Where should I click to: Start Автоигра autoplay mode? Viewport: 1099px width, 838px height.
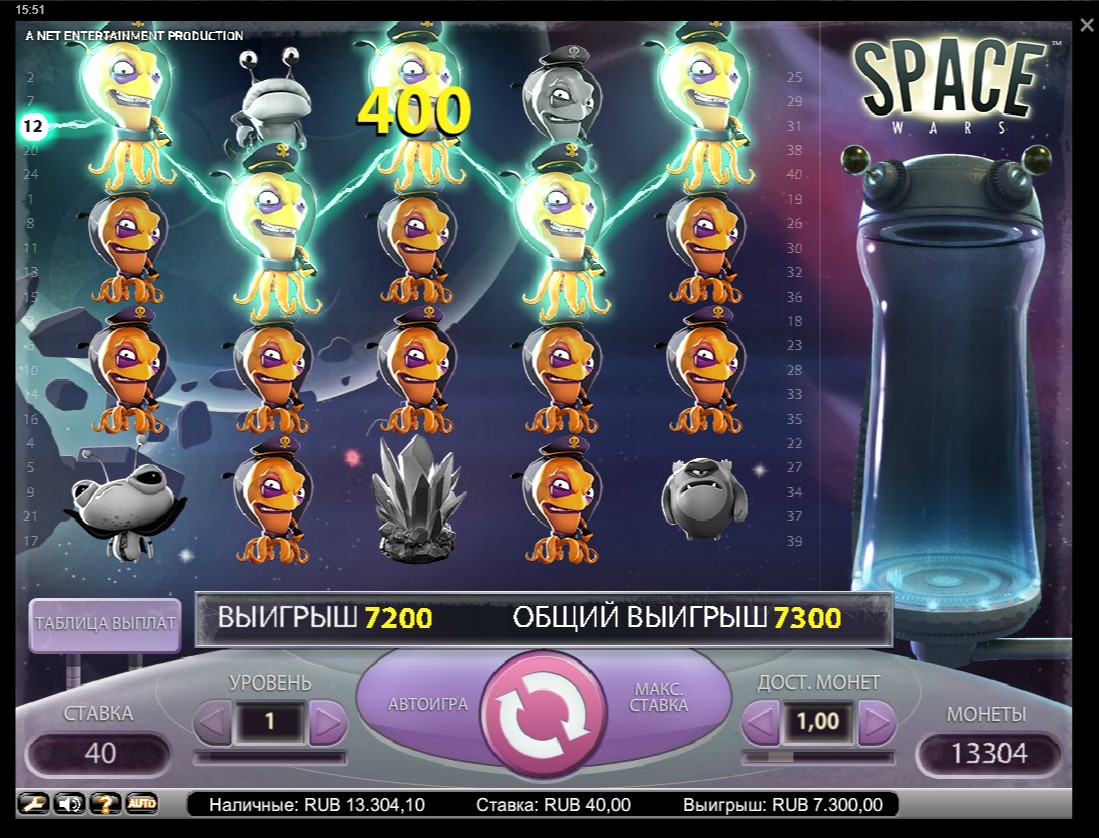coord(428,704)
